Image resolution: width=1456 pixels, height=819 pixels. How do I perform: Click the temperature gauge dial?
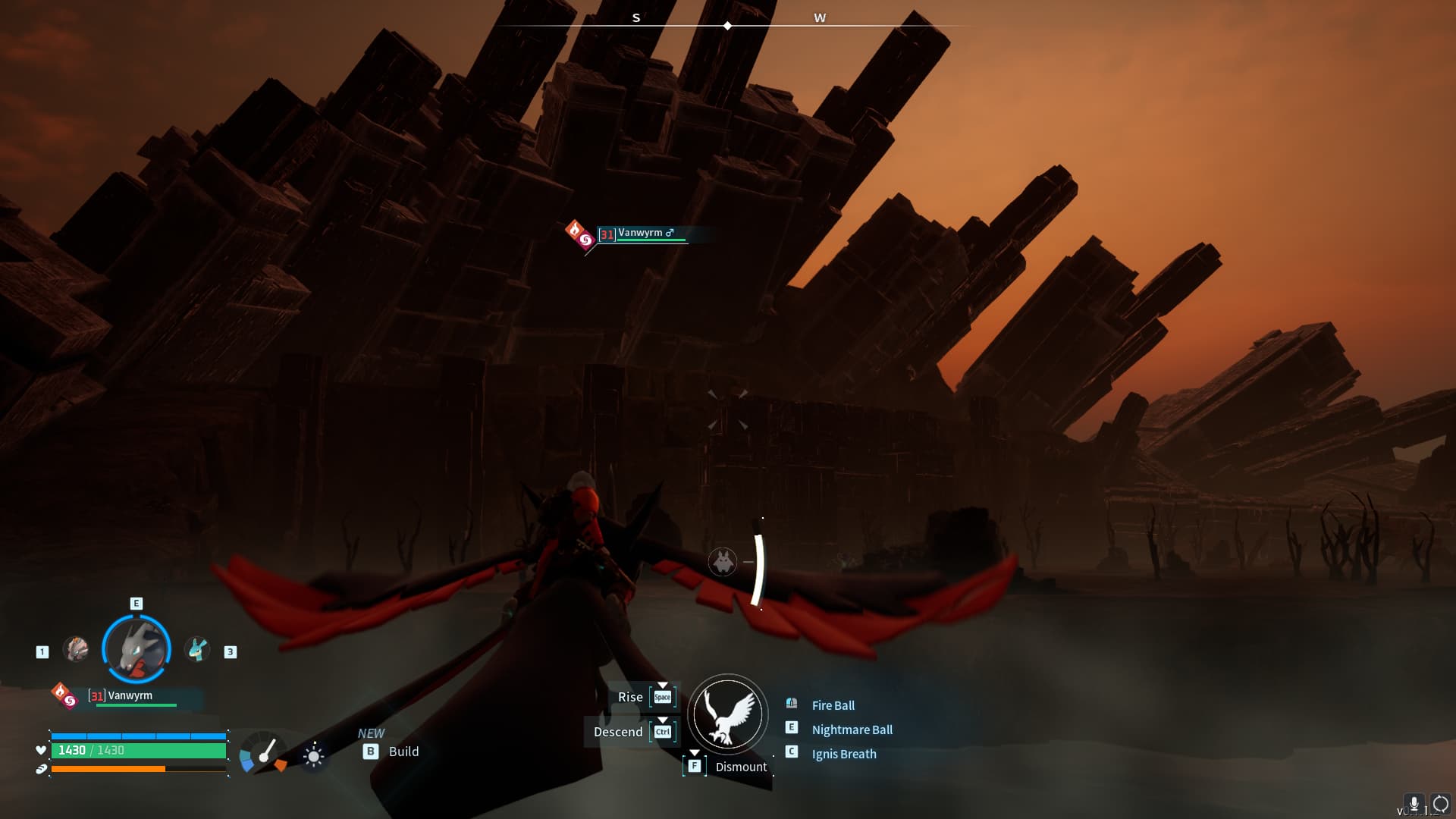262,752
